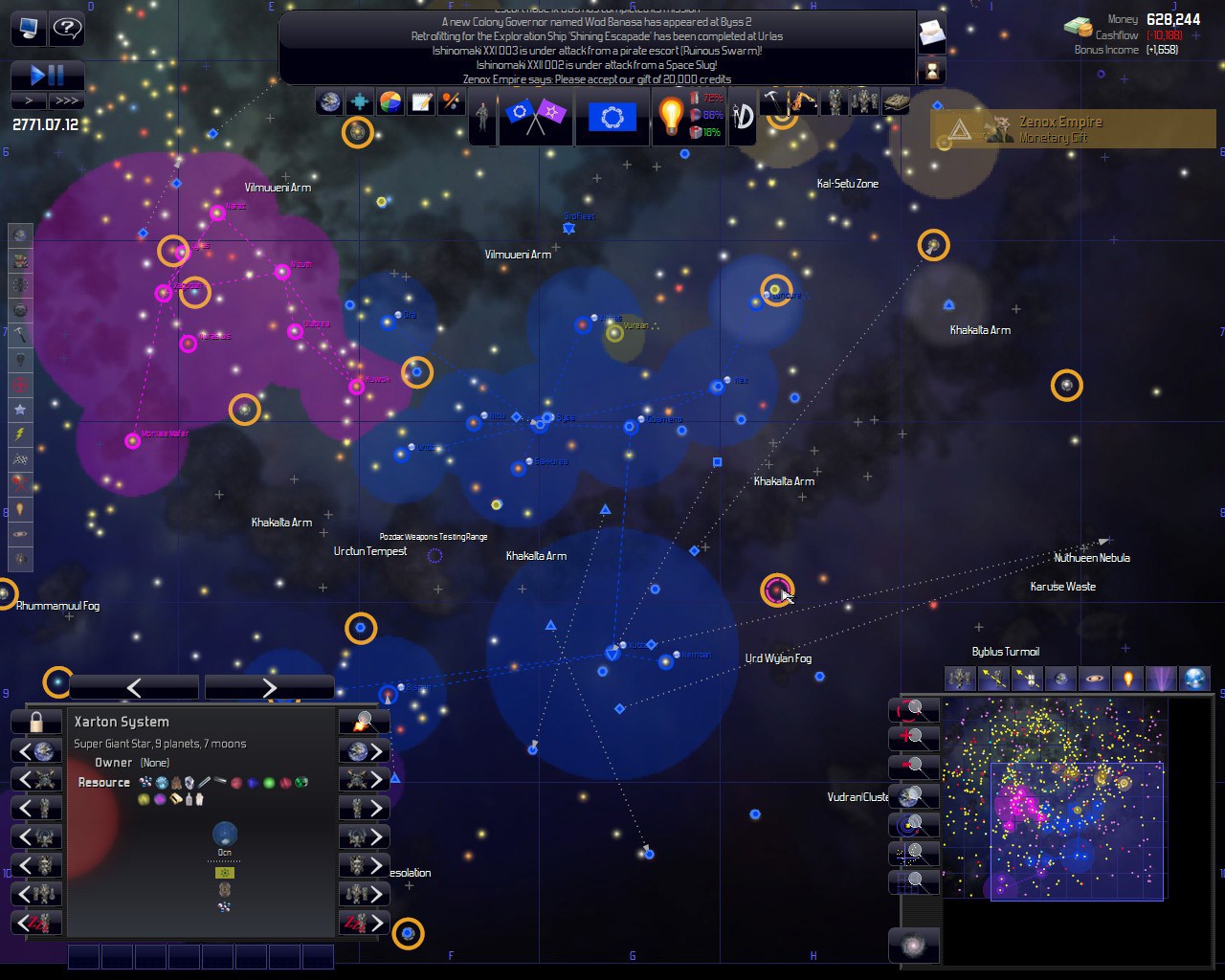Open the Zenox Empire Monetary Gift notification
Viewport: 1225px width, 980px height.
[x=1072, y=129]
